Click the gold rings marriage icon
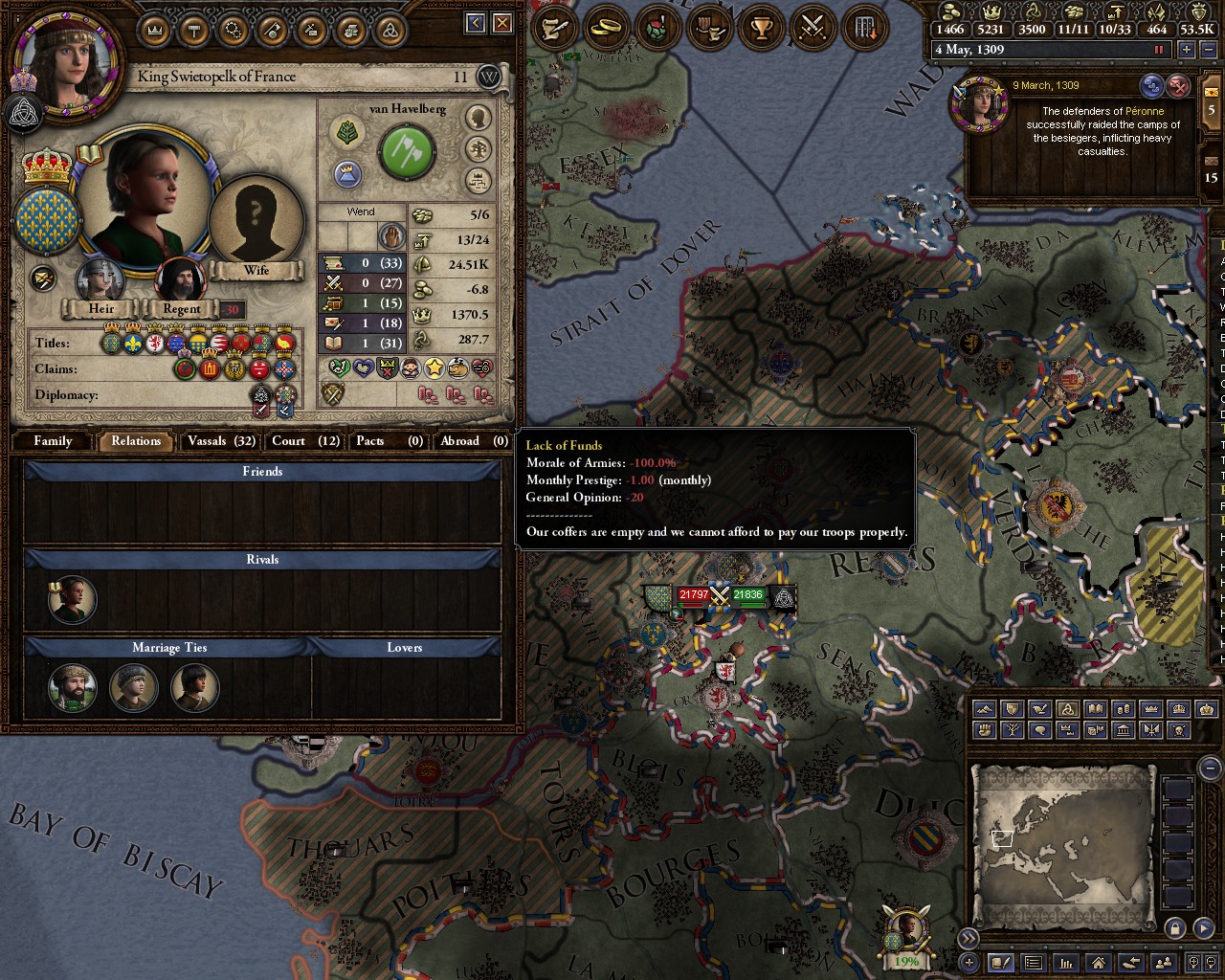The height and width of the screenshot is (980, 1225). 605,28
